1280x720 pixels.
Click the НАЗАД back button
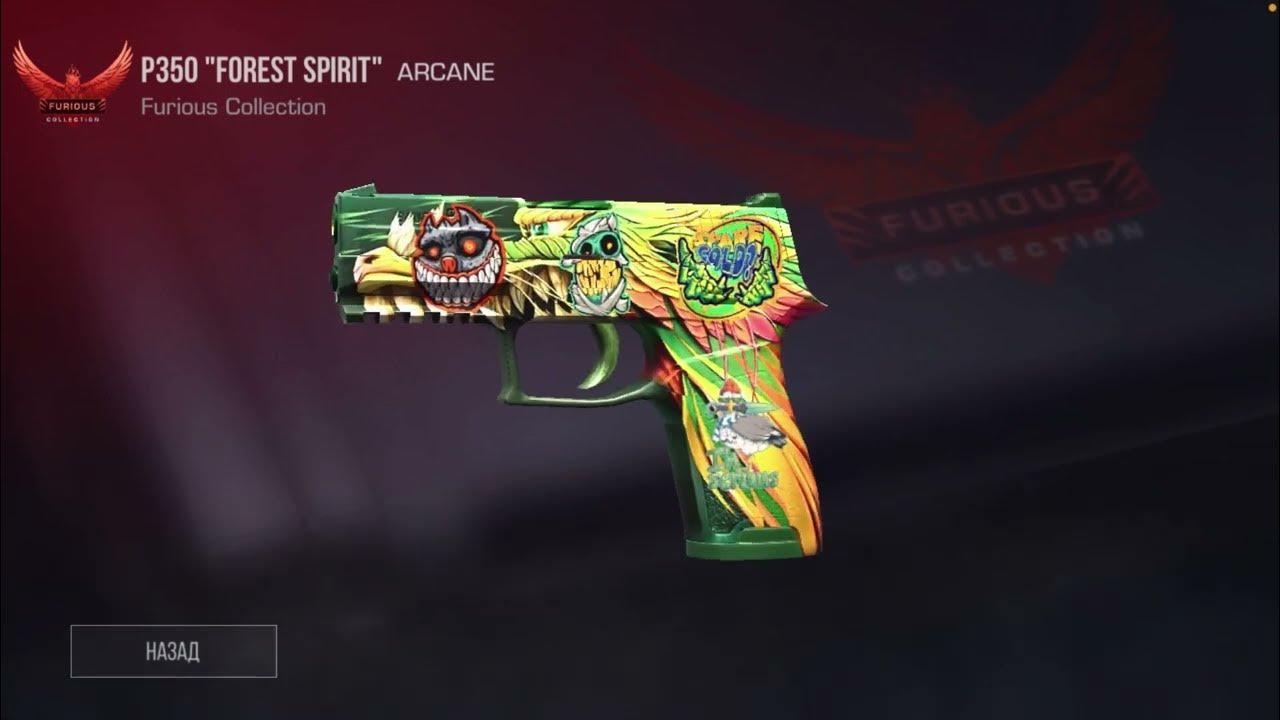[x=173, y=651]
